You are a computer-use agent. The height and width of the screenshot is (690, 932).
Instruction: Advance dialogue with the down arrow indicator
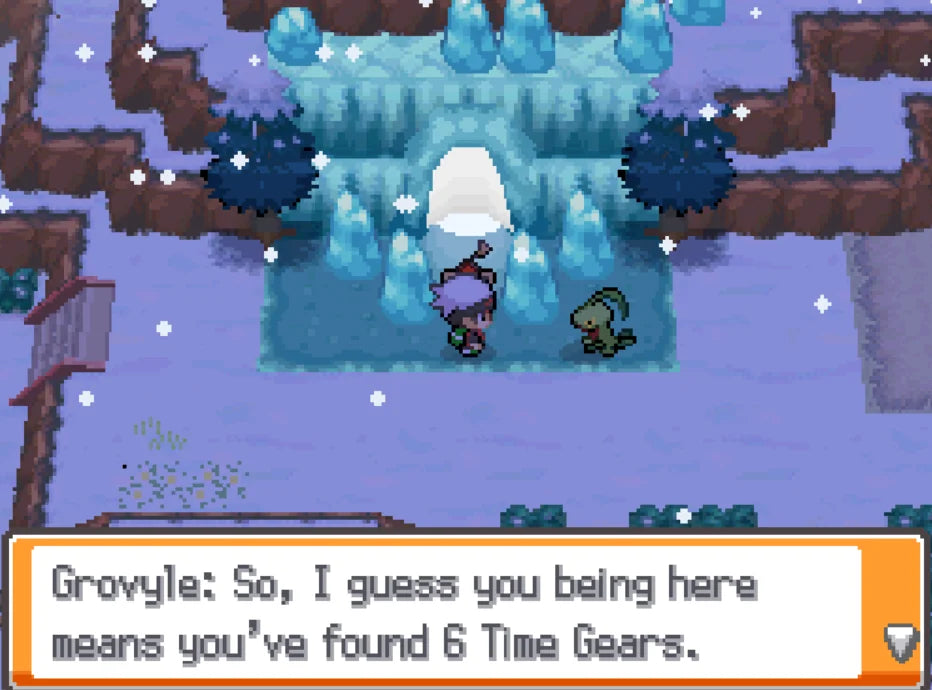coord(900,642)
